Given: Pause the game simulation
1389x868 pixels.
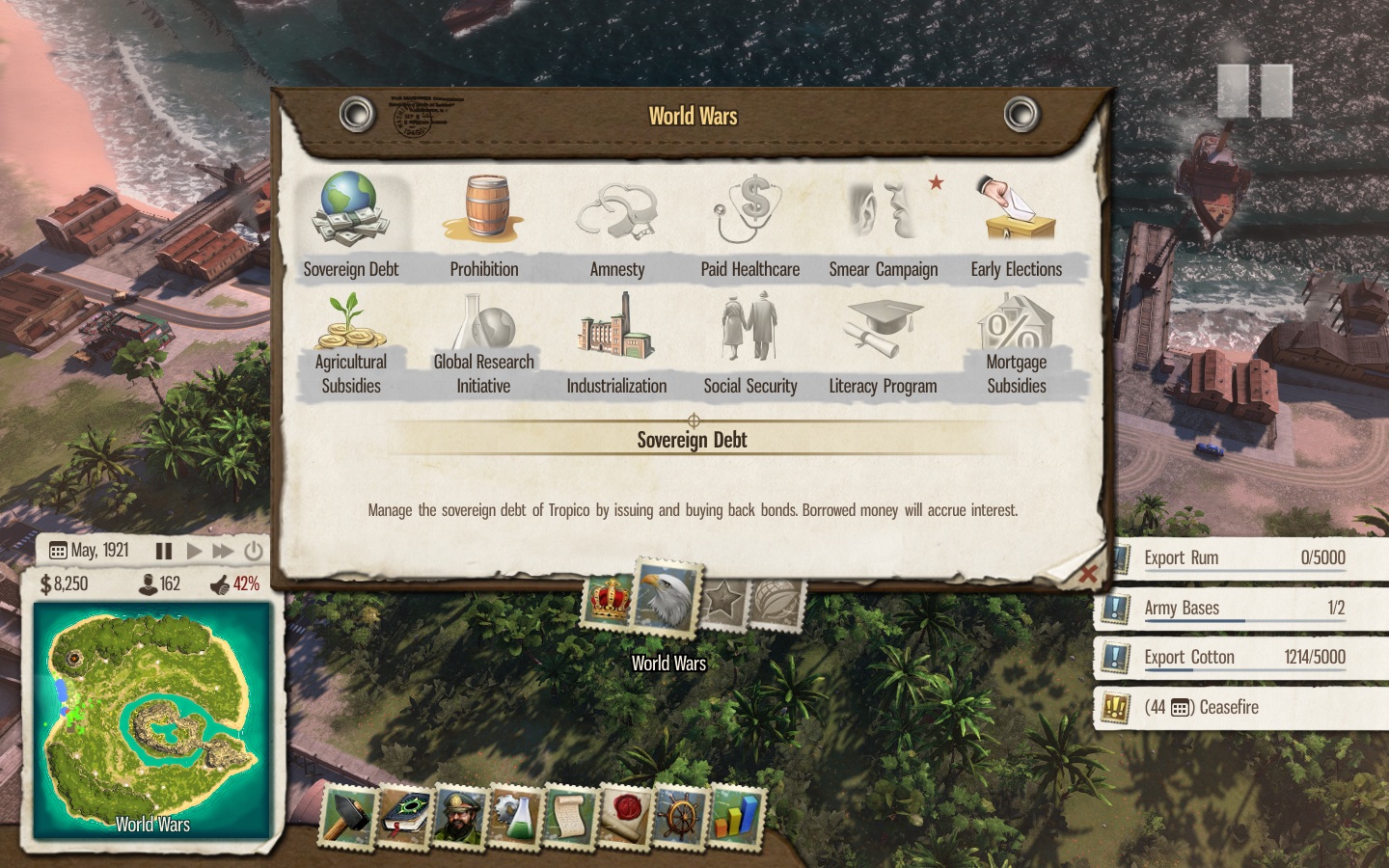Looking at the screenshot, I should point(164,551).
